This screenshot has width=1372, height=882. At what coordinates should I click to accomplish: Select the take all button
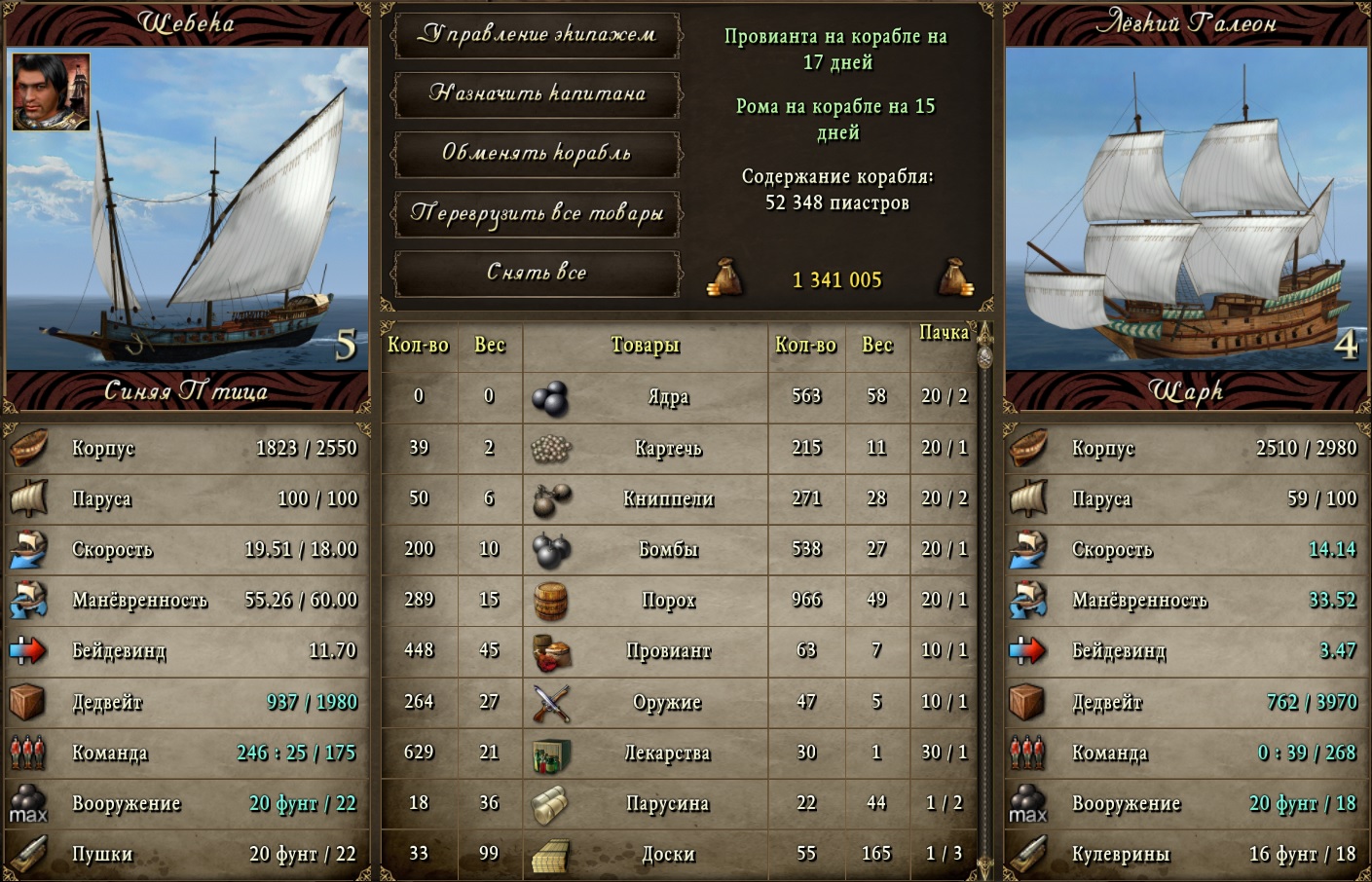tap(537, 273)
